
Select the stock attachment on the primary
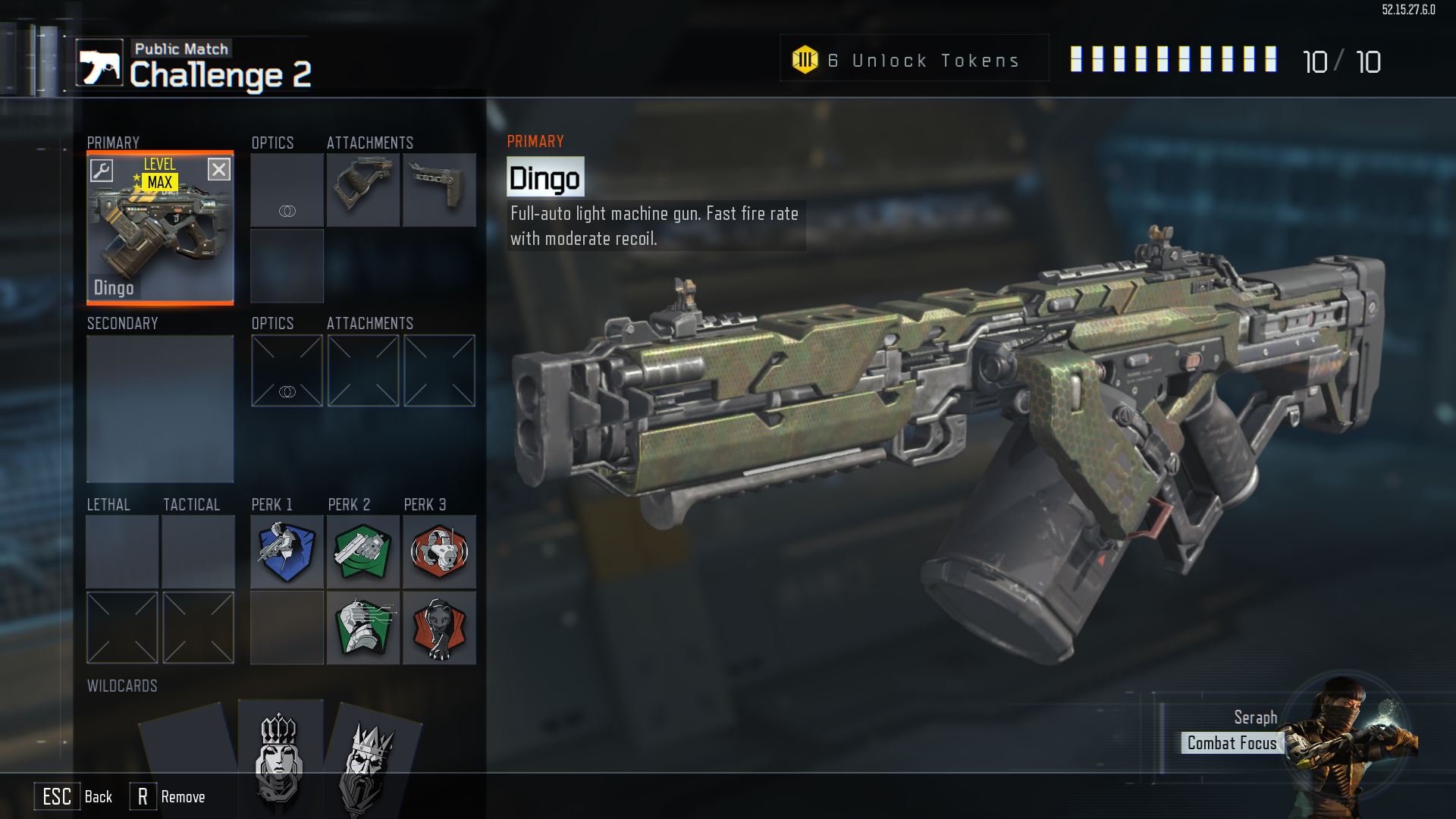(x=439, y=190)
